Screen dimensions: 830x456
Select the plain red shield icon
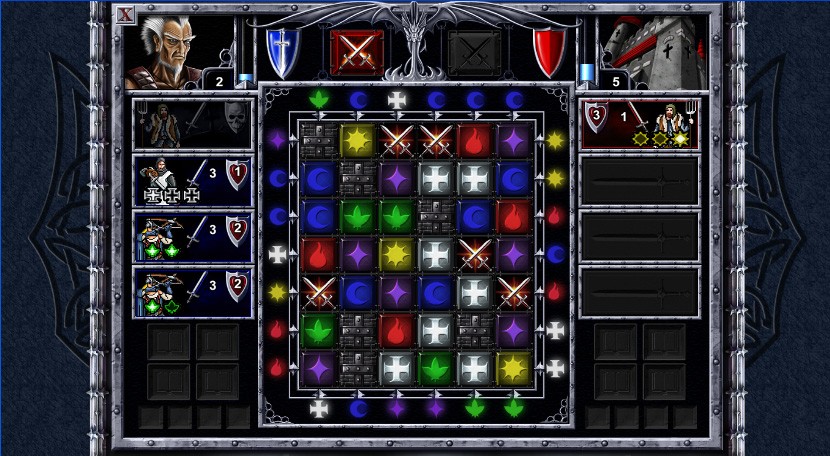point(548,50)
